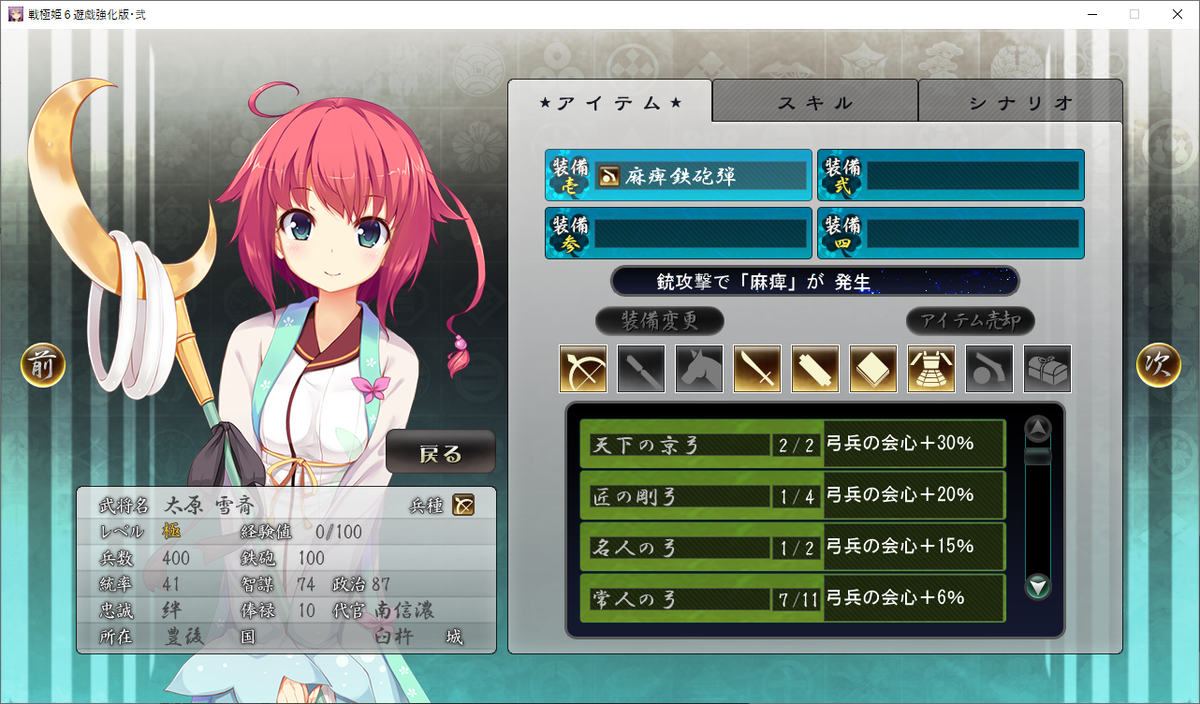
Task: Choose the empty equipment slot 弐
Action: pos(950,176)
